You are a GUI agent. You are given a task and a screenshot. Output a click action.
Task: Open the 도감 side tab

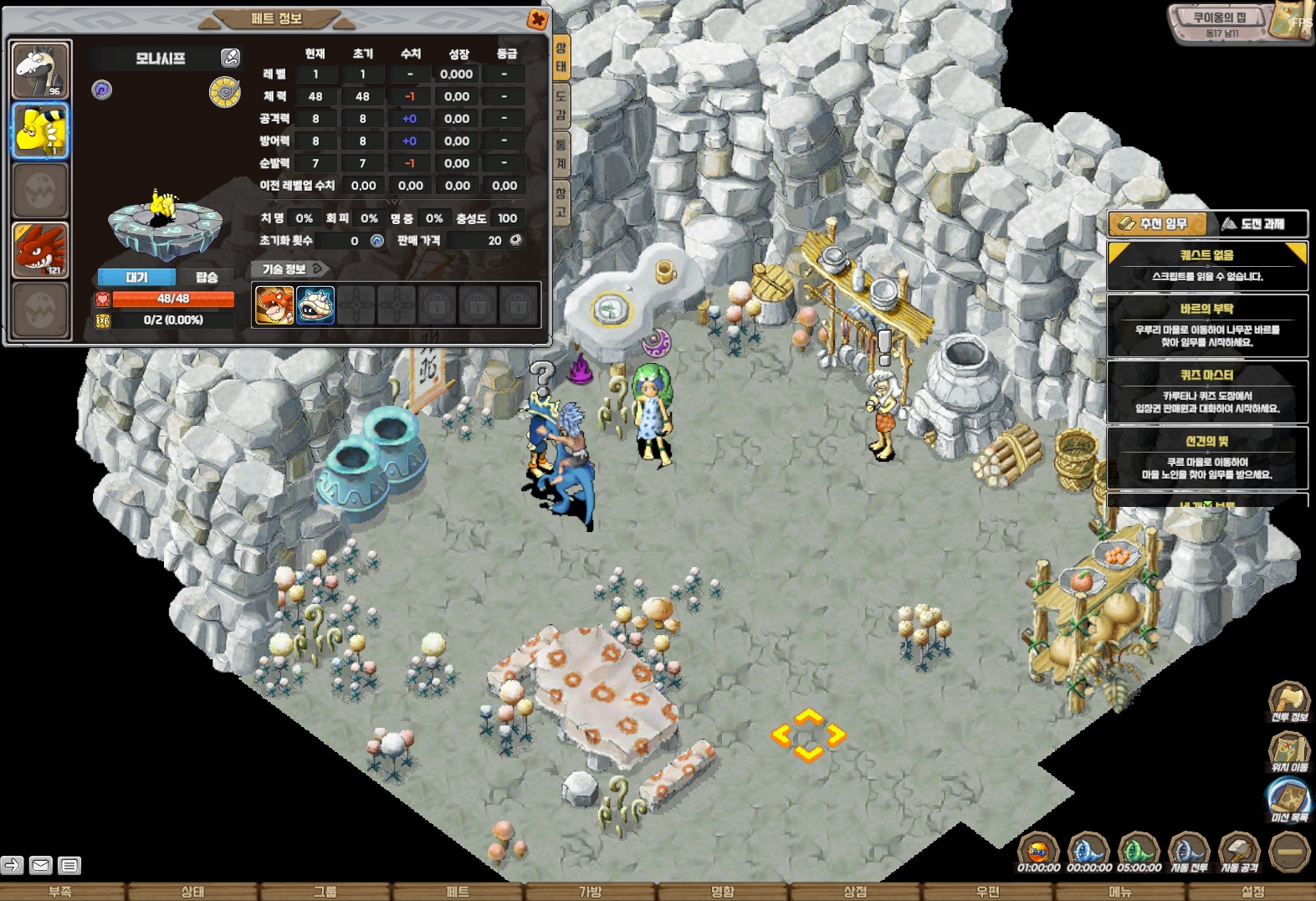point(561,105)
